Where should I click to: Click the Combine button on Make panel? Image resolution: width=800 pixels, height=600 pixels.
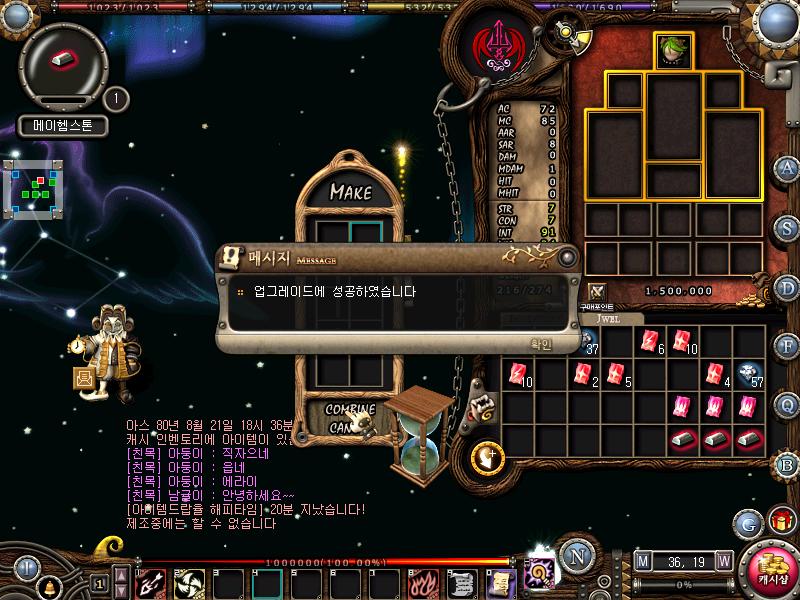point(351,409)
